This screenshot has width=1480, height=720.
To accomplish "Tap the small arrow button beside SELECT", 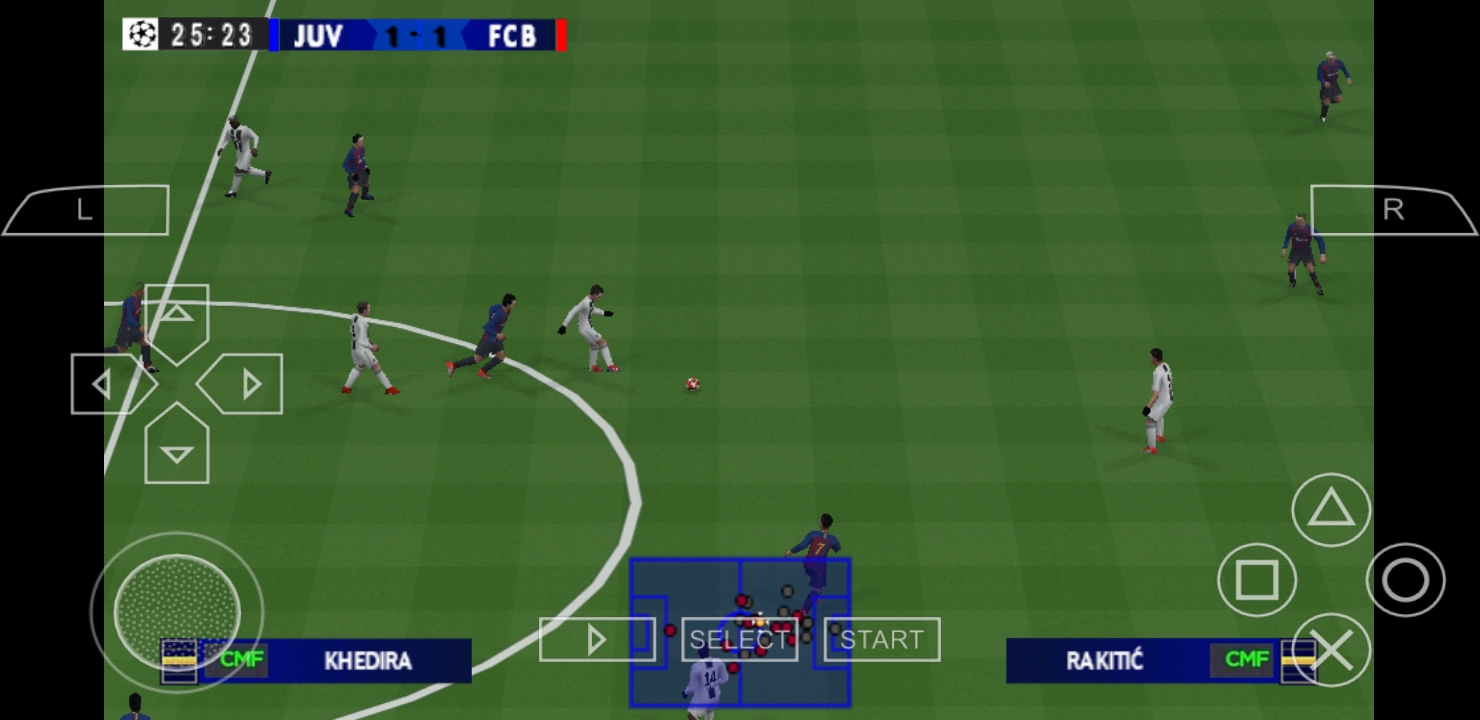I will [597, 639].
